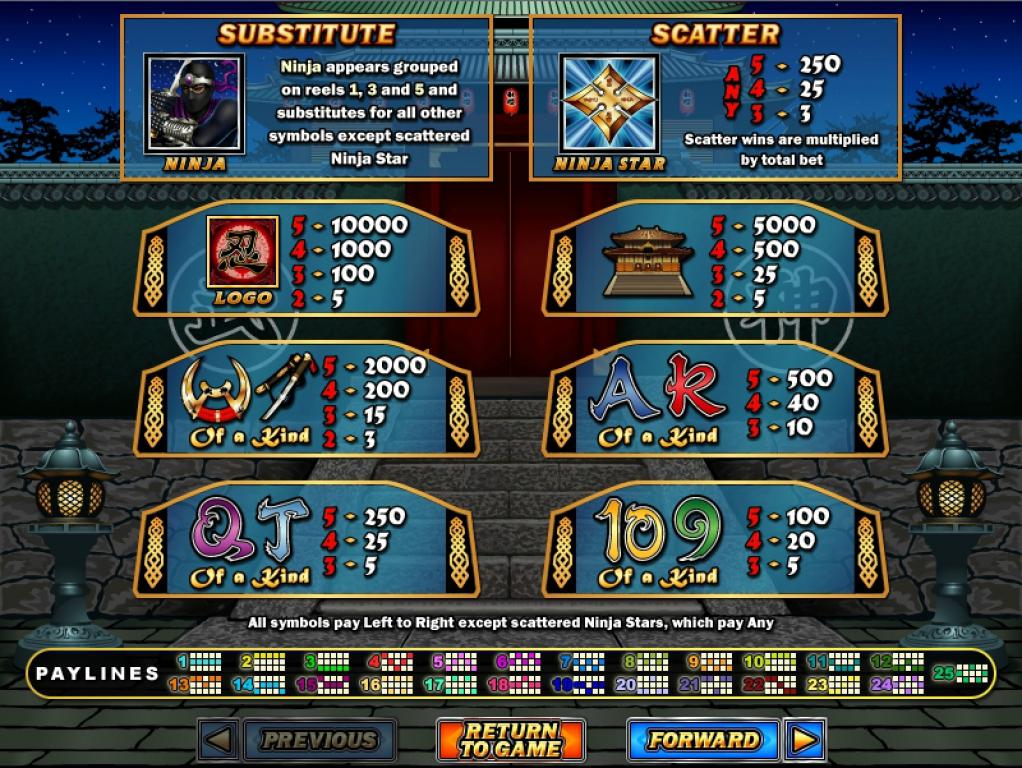Go back with the Previous button

[319, 740]
